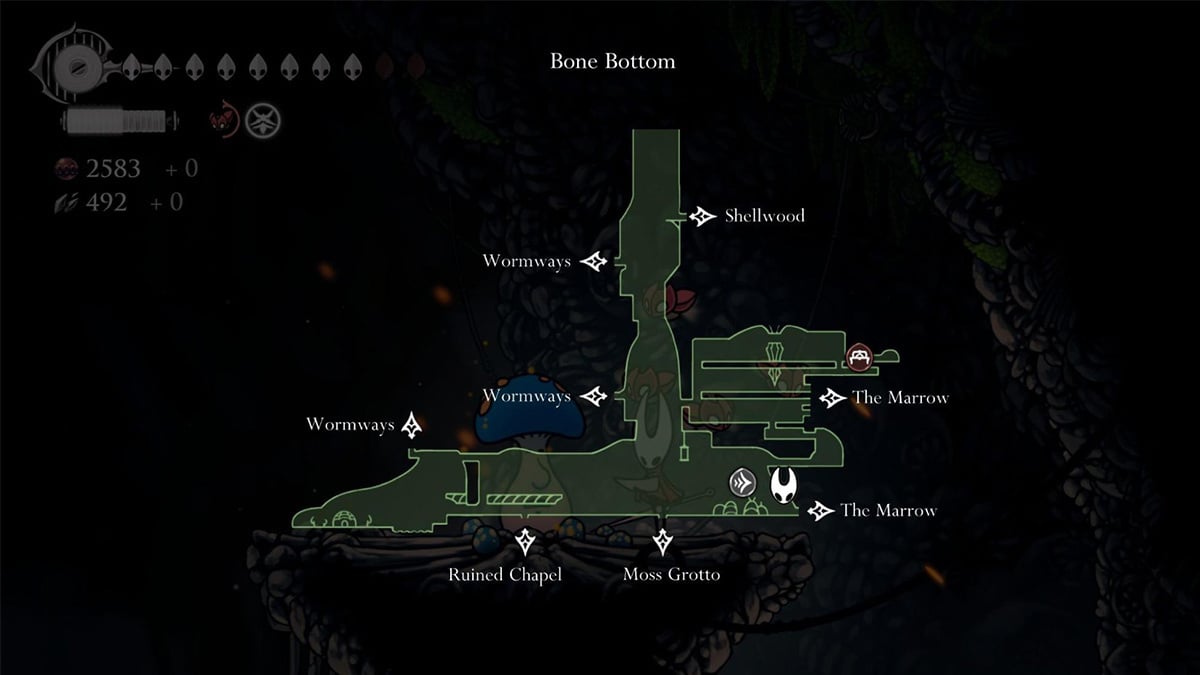Select the Shellwood exit marker
This screenshot has width=1200, height=675.
click(x=701, y=216)
